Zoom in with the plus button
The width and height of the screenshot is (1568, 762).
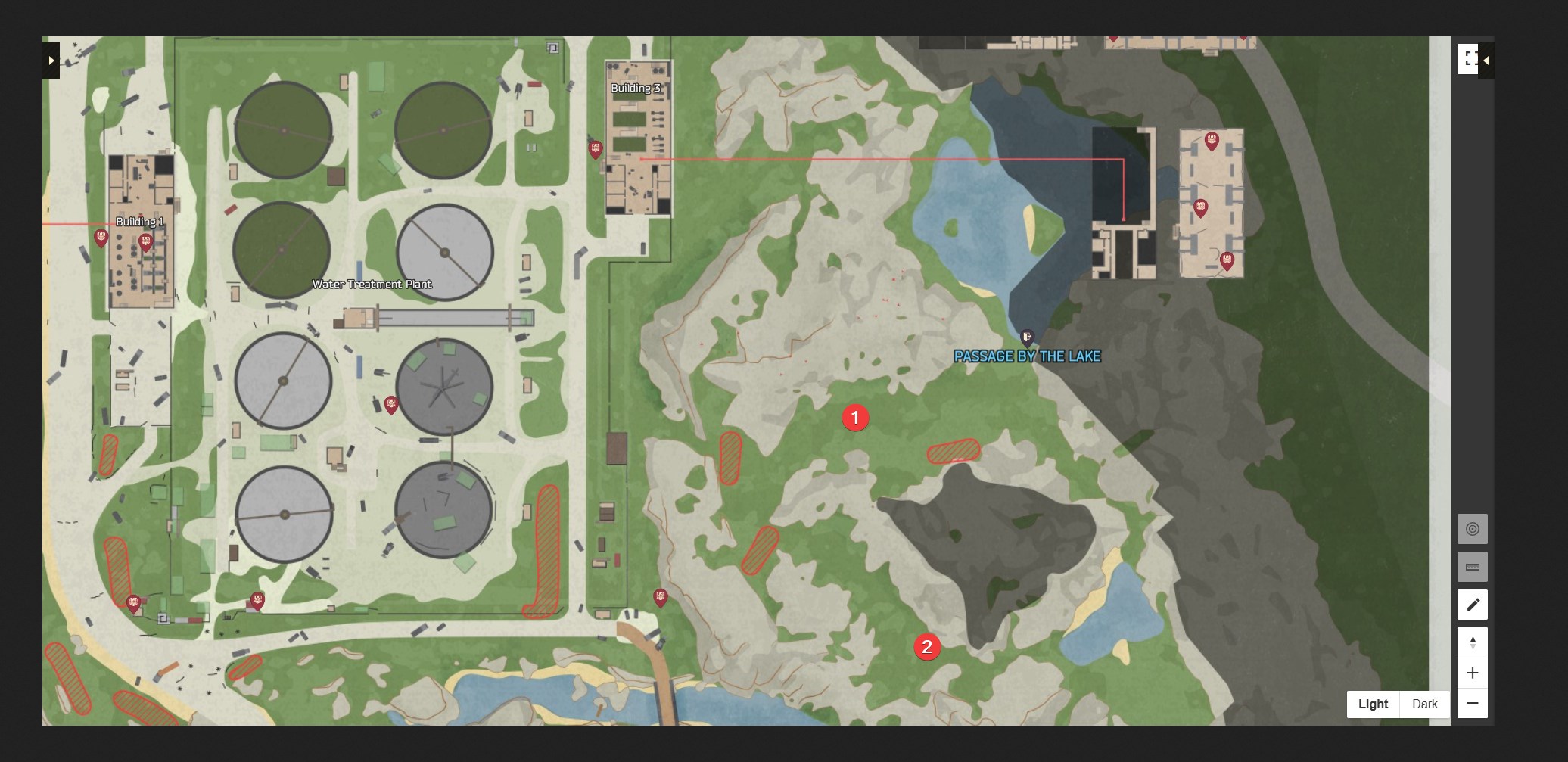(1472, 673)
